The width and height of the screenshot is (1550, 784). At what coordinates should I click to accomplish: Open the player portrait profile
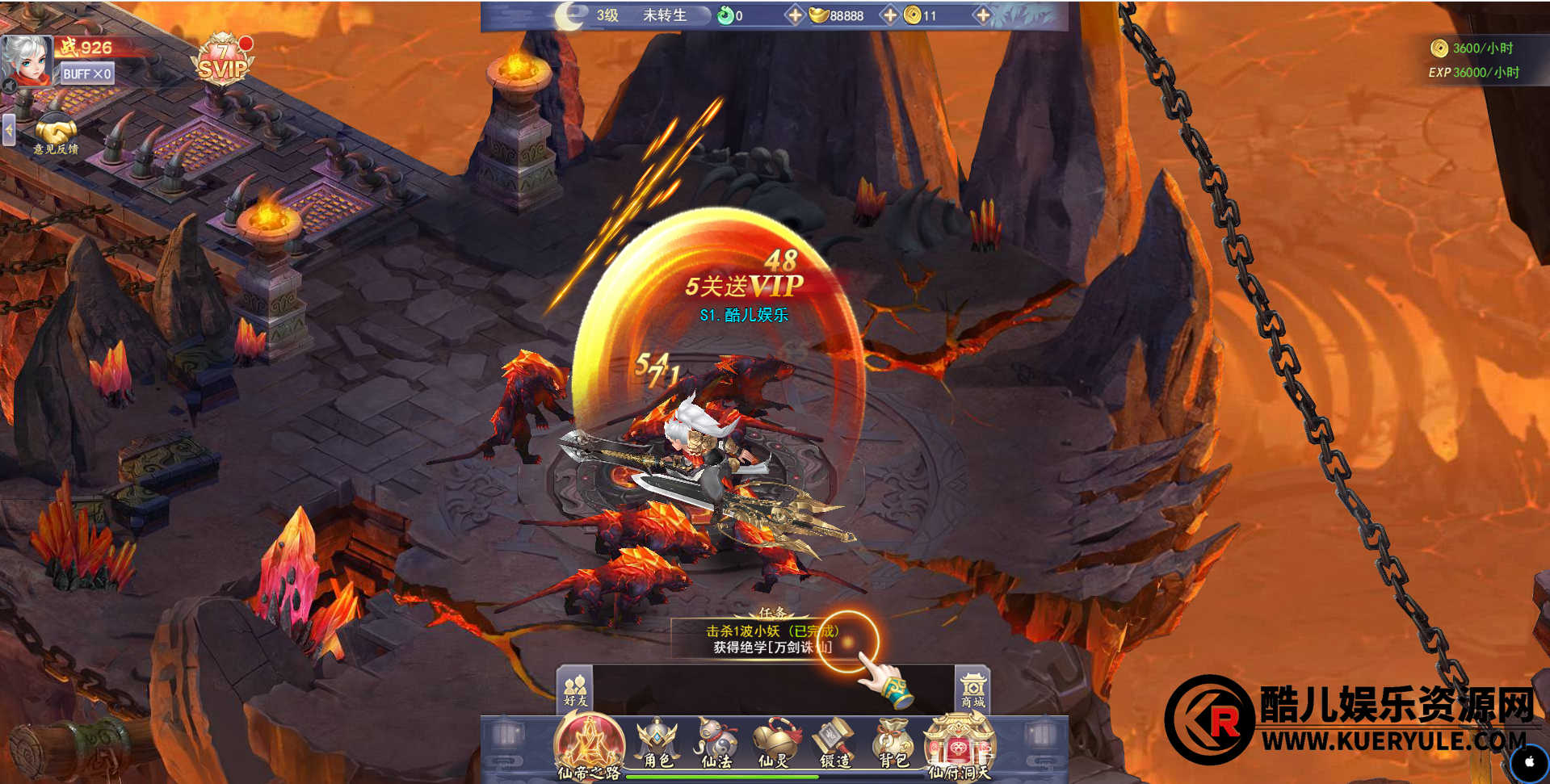tap(27, 58)
